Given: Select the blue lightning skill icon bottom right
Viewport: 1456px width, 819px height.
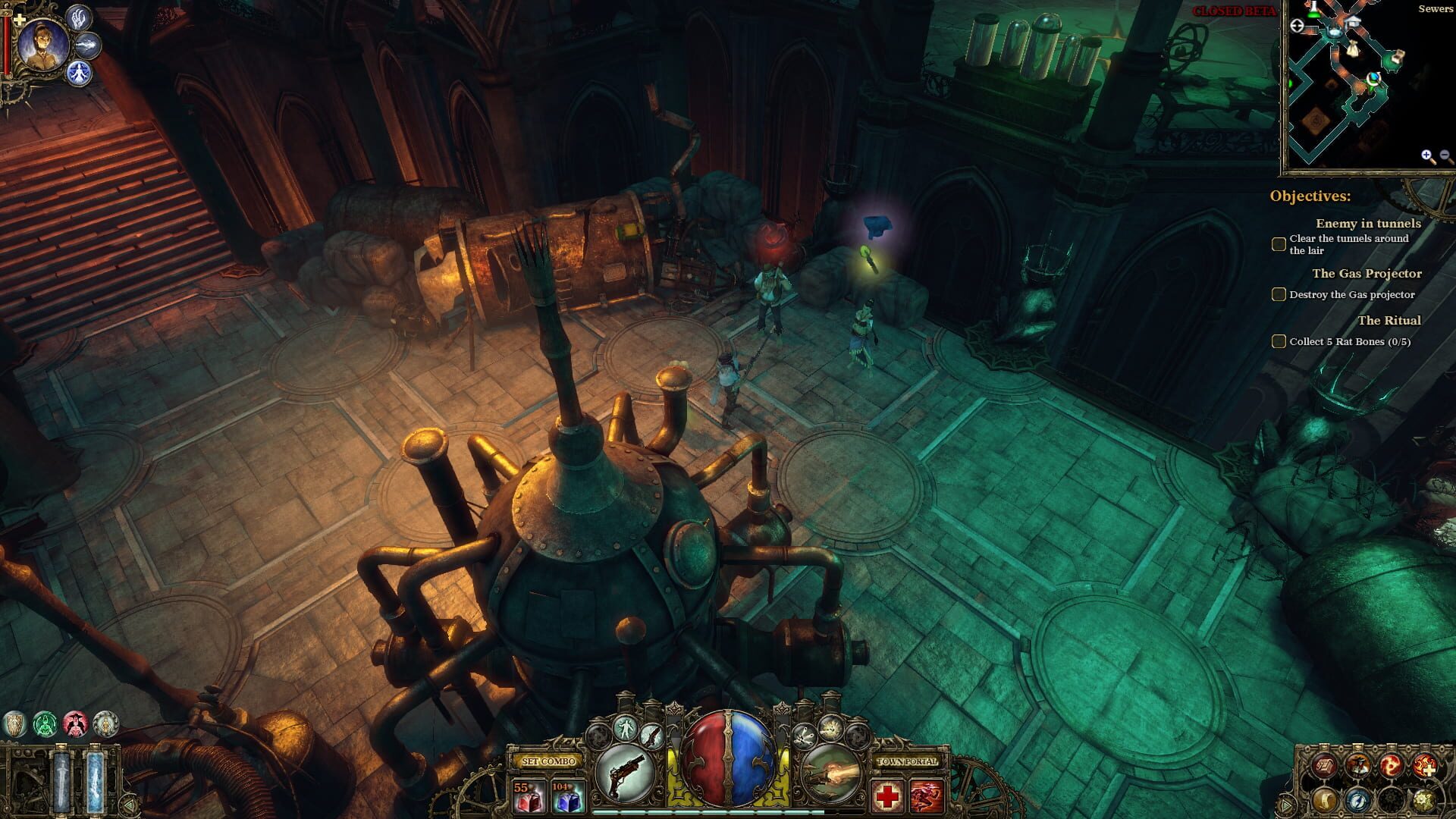Looking at the screenshot, I should pos(1358,802).
